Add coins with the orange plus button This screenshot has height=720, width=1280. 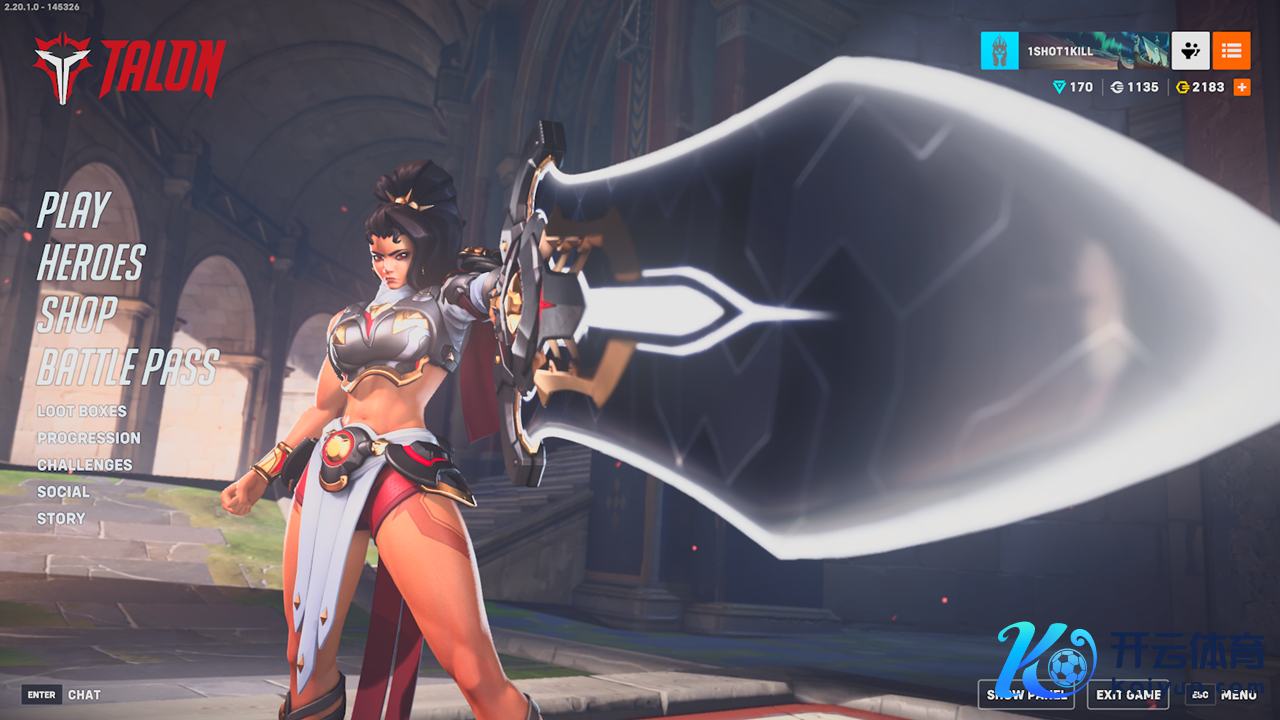point(1242,87)
